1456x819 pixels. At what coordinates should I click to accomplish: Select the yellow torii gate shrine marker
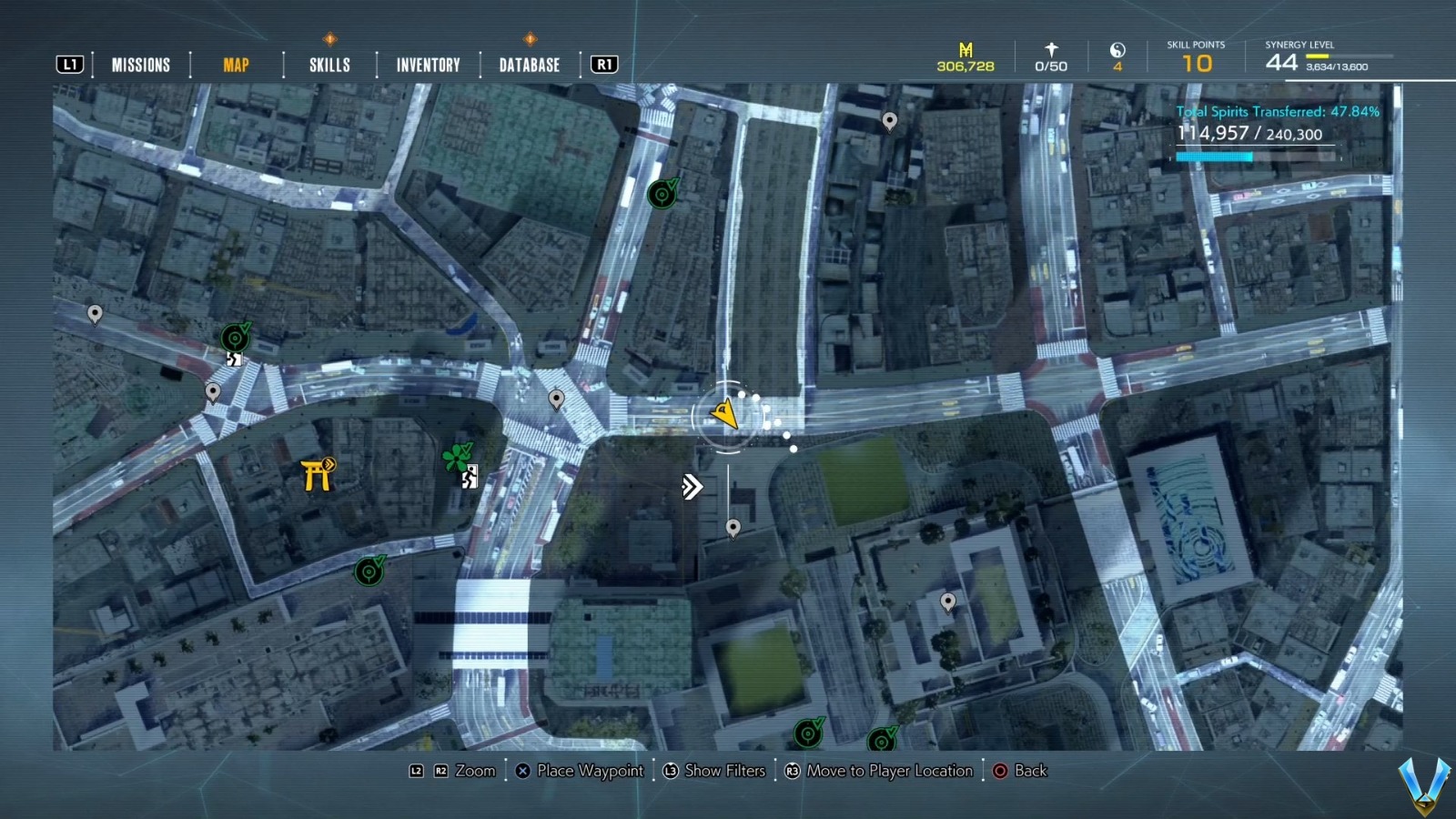coord(318,471)
